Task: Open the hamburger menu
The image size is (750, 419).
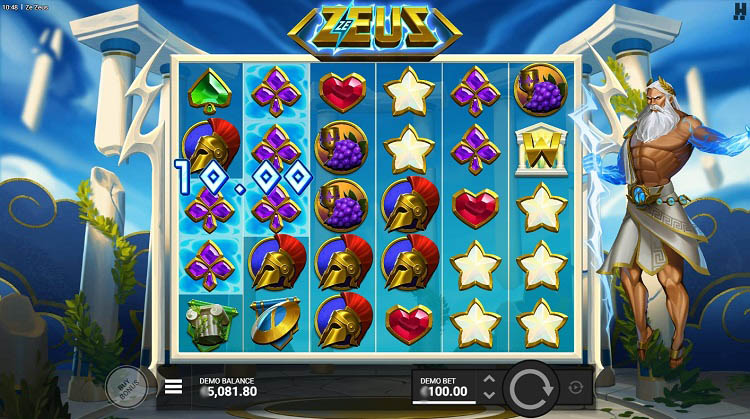Action: [x=174, y=386]
